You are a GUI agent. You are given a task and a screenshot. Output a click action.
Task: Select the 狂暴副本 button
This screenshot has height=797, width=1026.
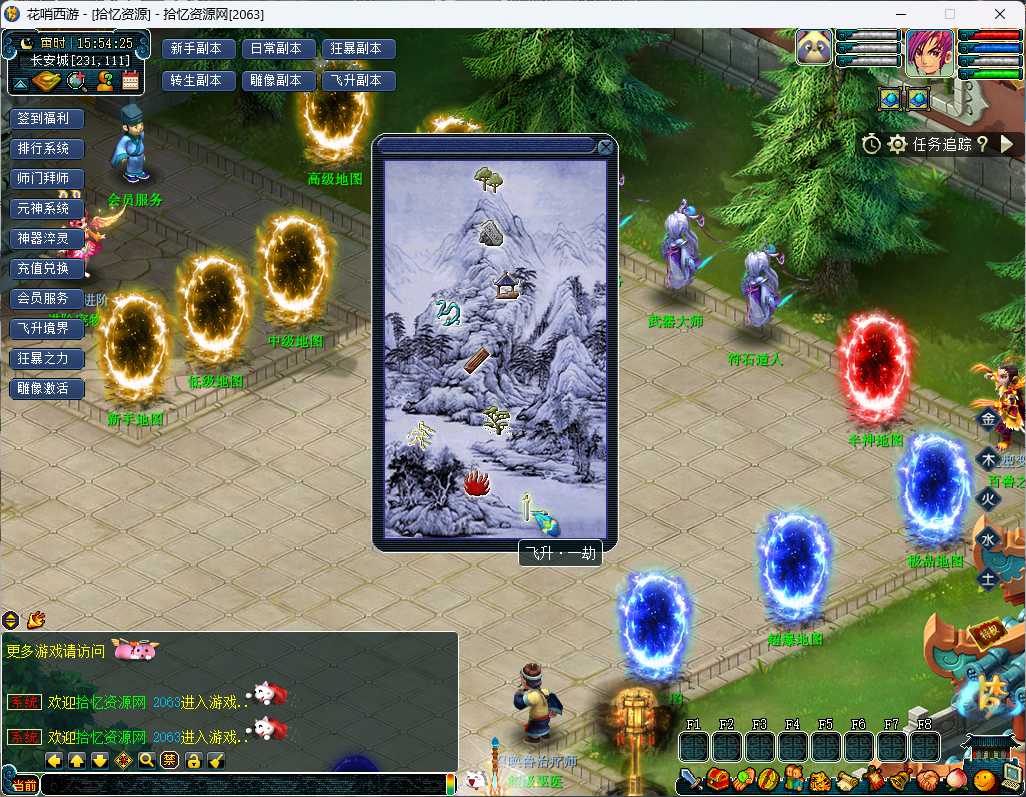(x=357, y=49)
